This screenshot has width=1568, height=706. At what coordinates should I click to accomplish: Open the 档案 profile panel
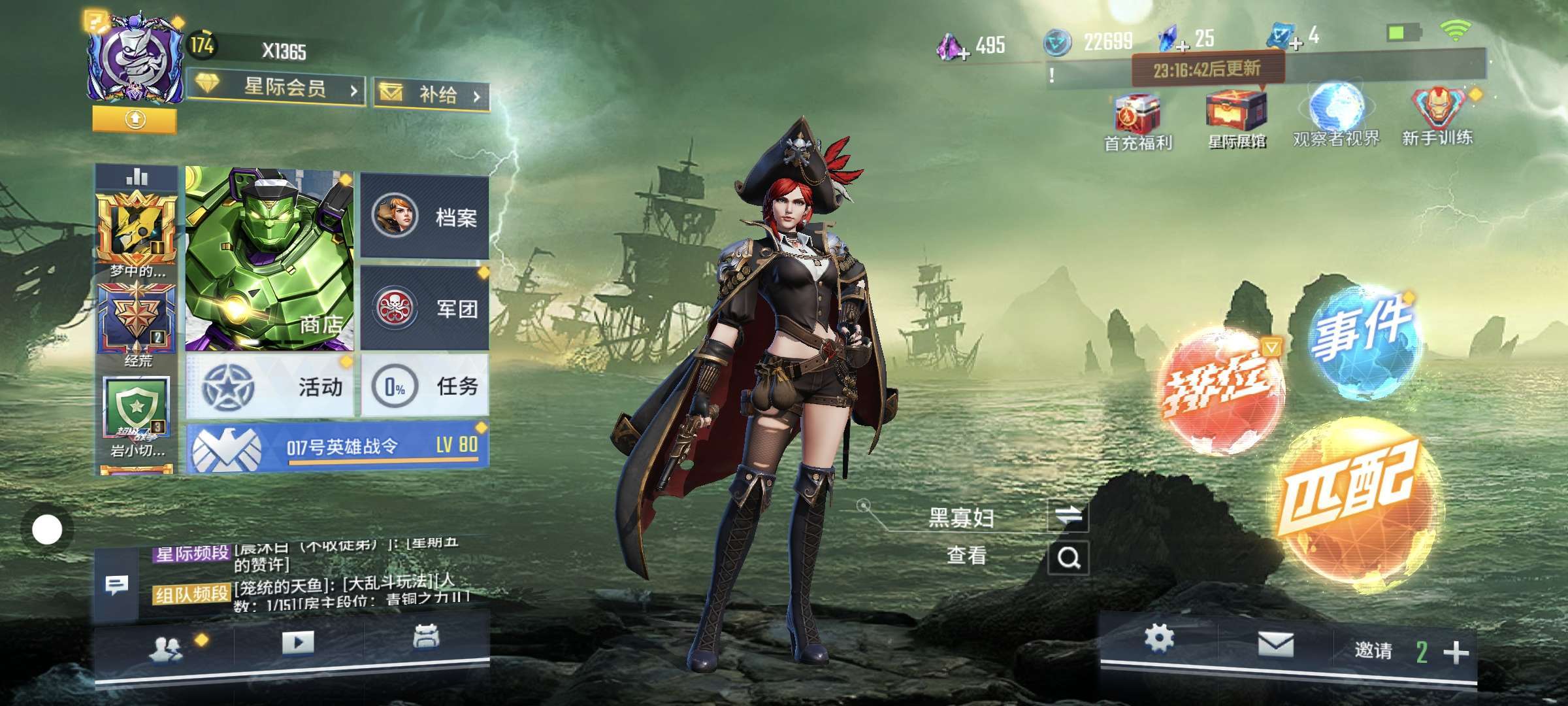click(x=425, y=217)
